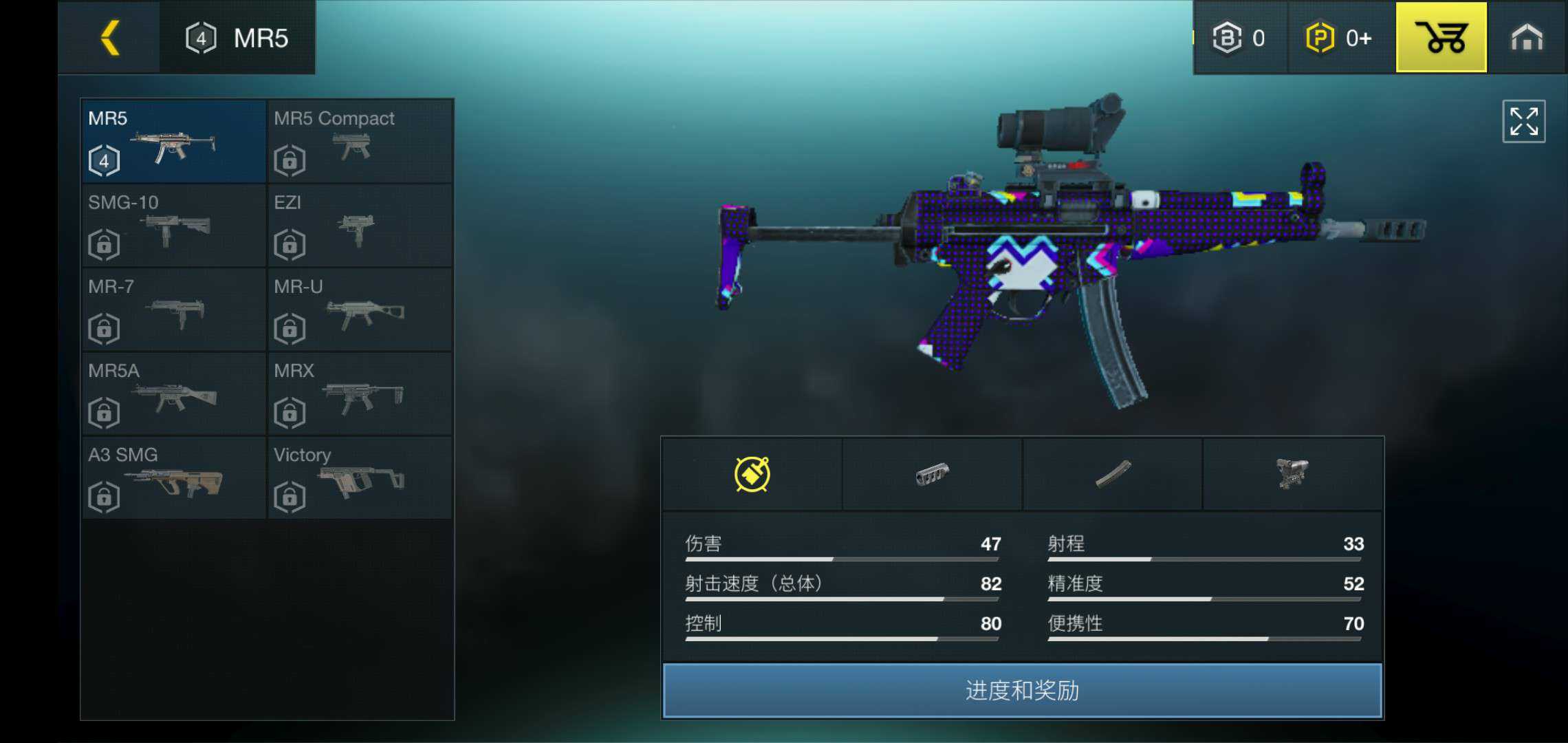
Task: Open 进度和奖励 progress and rewards
Action: click(1022, 690)
